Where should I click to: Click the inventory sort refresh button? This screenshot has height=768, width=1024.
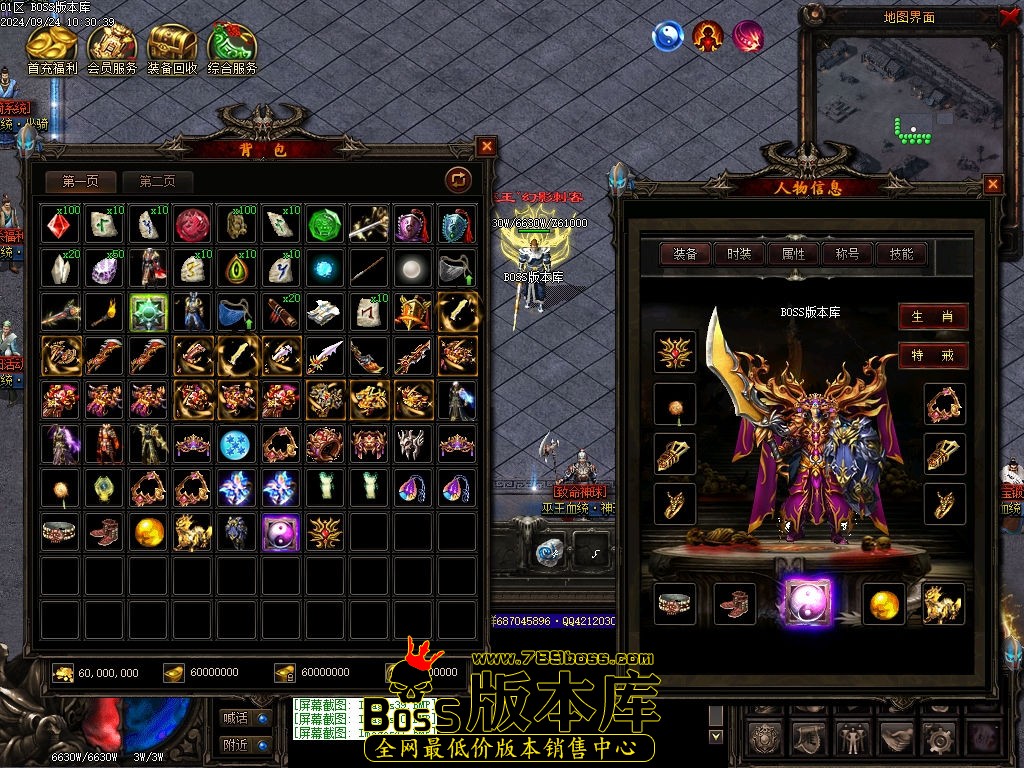point(458,180)
